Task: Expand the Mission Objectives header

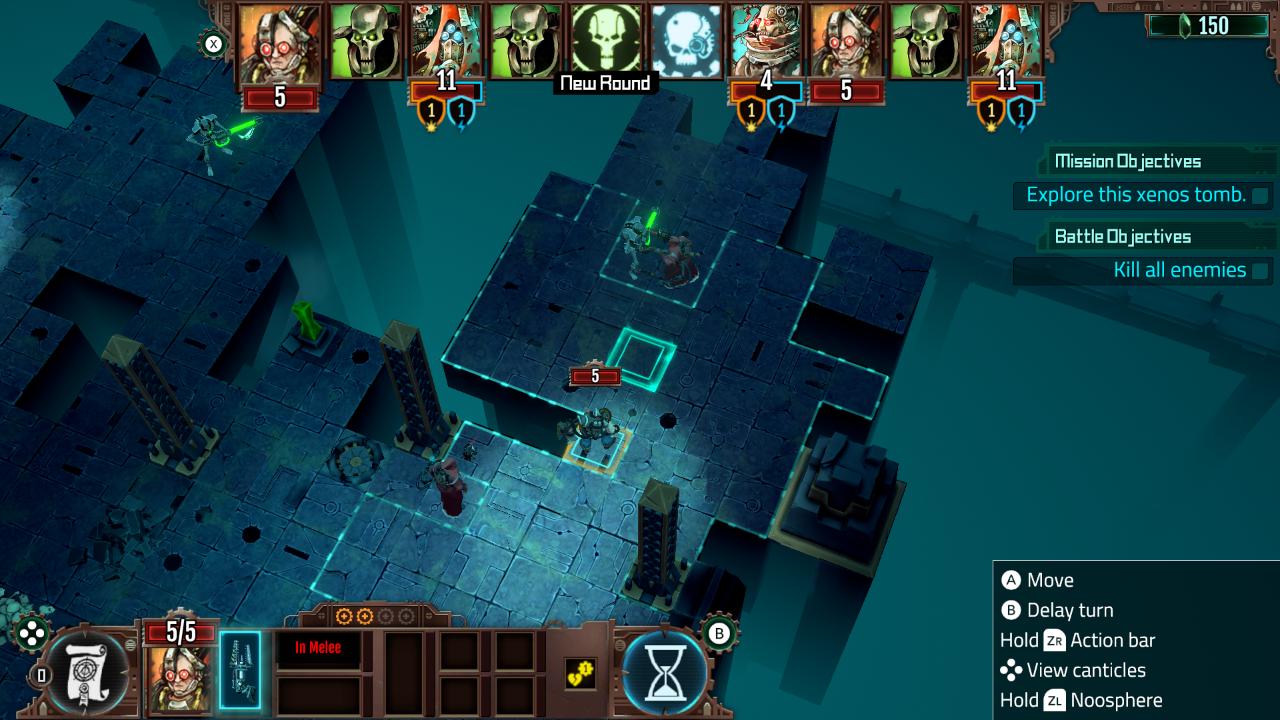Action: 1128,160
